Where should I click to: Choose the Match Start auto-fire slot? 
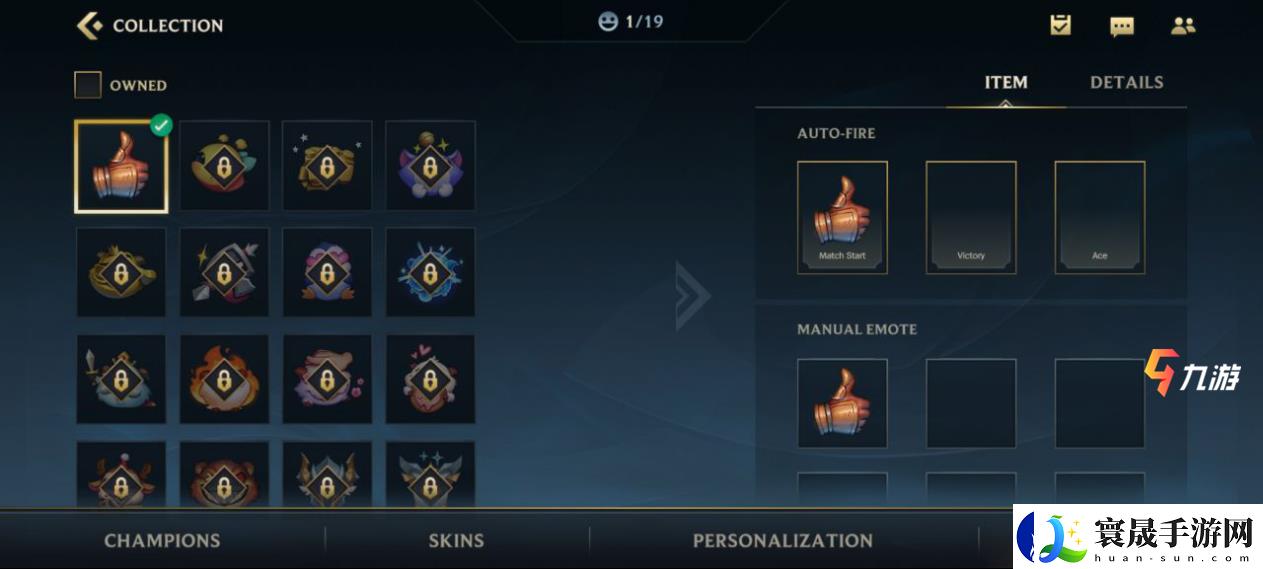point(842,217)
